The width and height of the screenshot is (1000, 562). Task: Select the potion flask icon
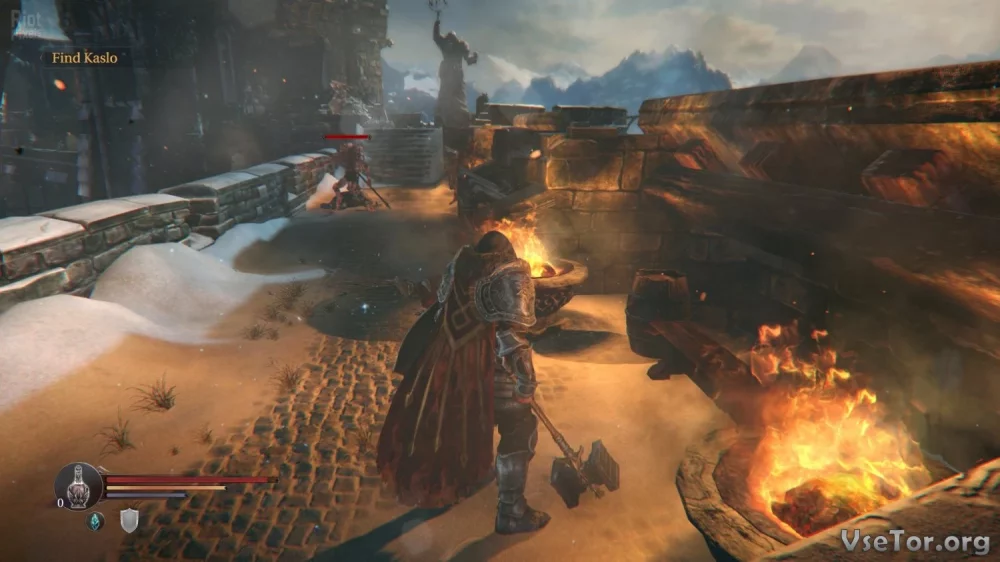point(79,486)
